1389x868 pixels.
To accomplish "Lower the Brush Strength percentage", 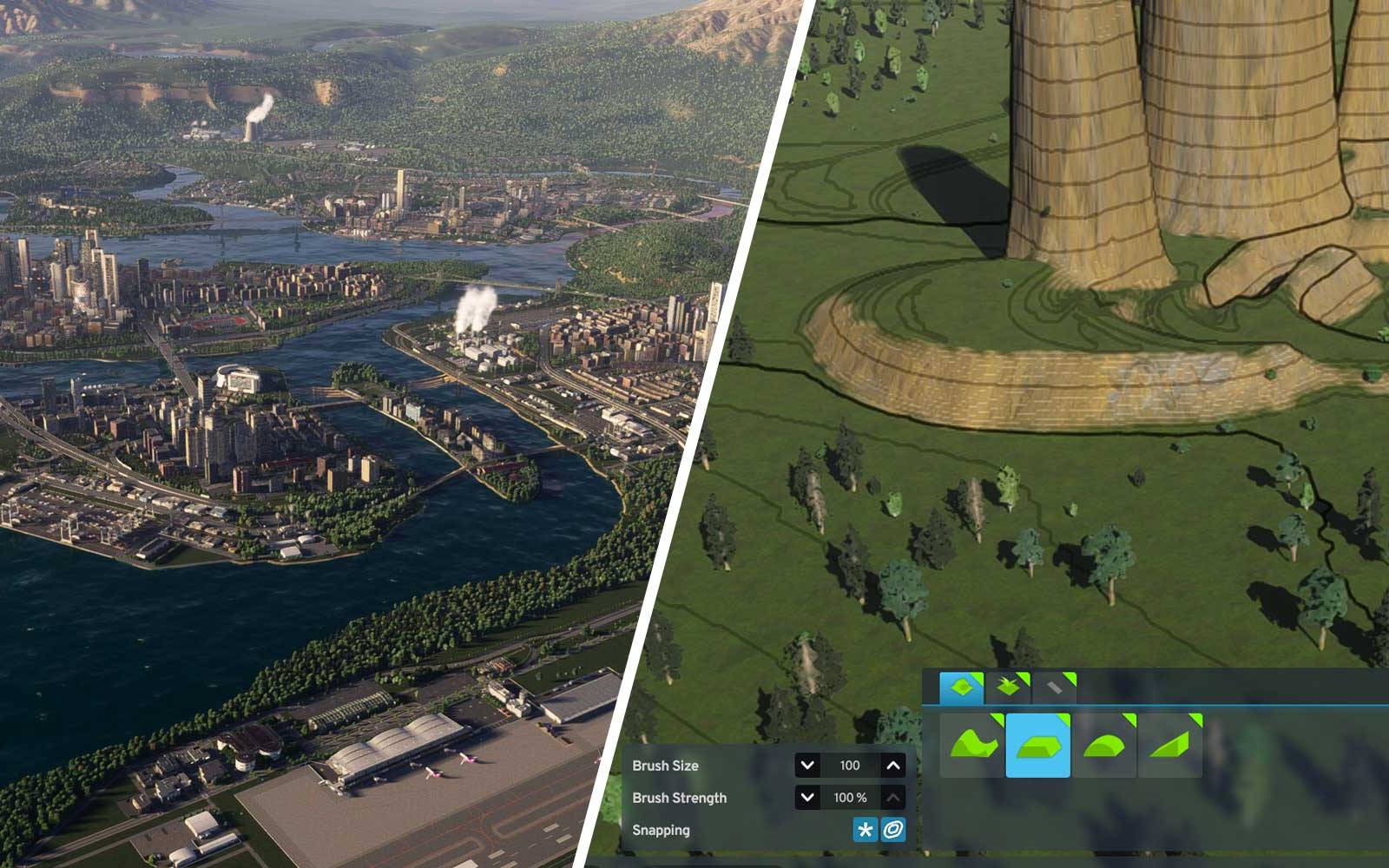I will [x=807, y=798].
